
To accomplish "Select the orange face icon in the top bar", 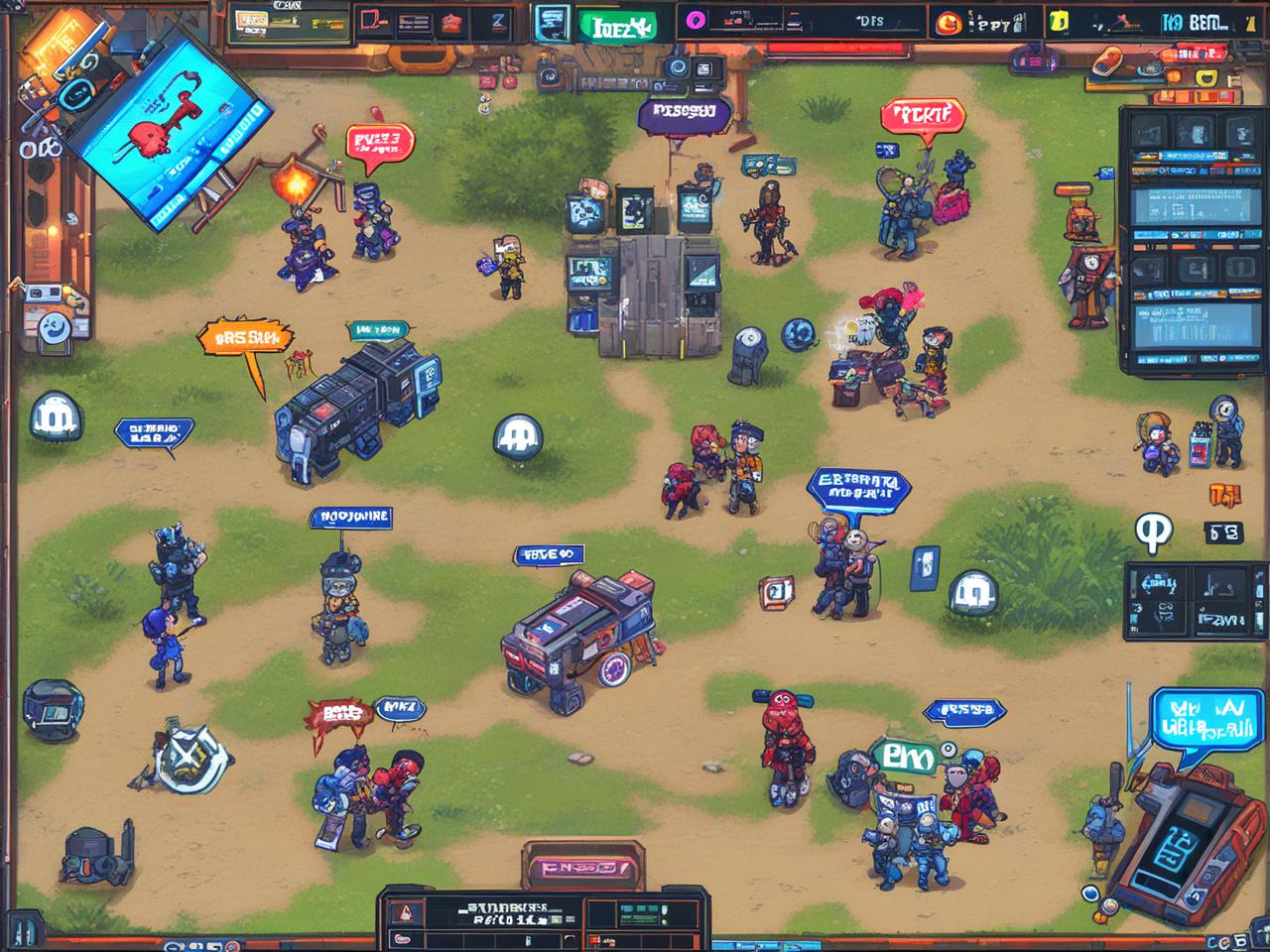I will coord(947,22).
